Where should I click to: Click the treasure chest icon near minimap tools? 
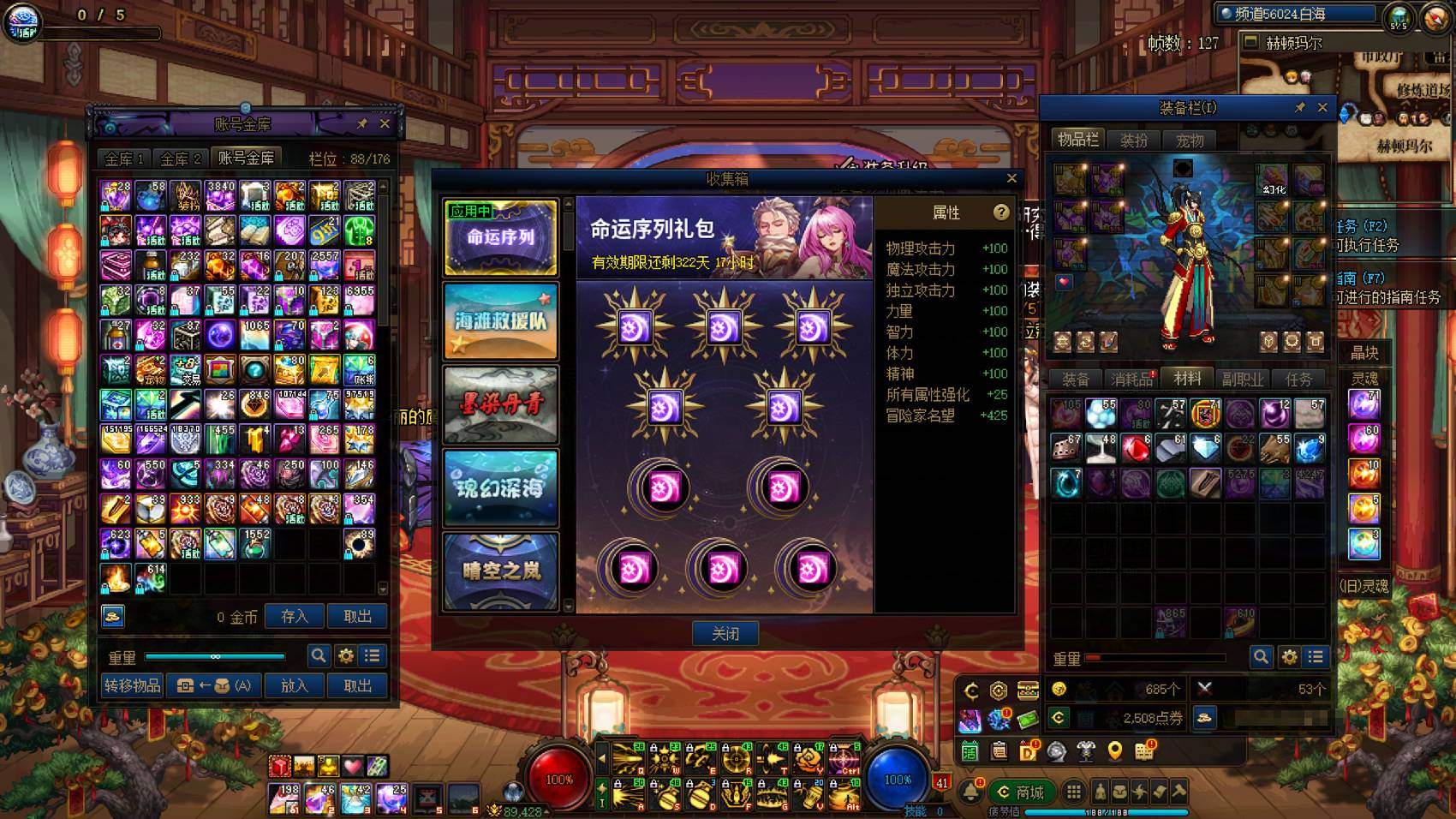click(1026, 690)
